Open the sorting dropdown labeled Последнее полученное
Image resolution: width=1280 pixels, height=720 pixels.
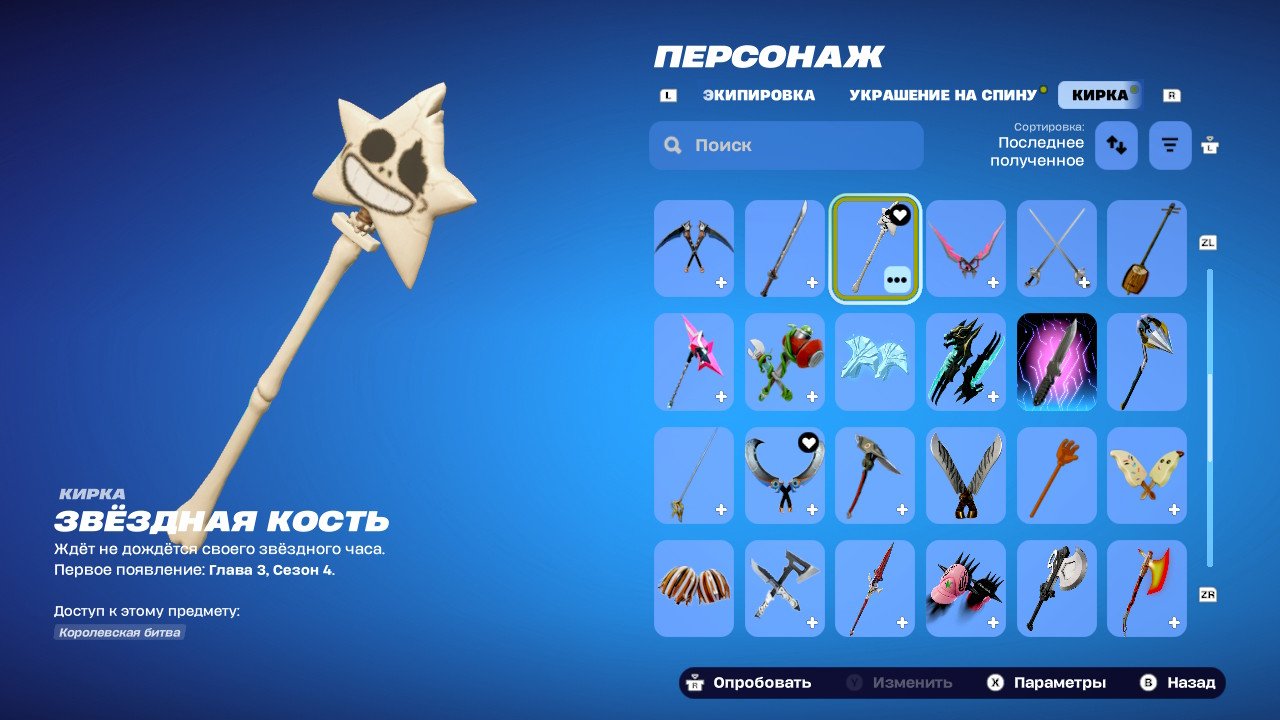(1038, 145)
